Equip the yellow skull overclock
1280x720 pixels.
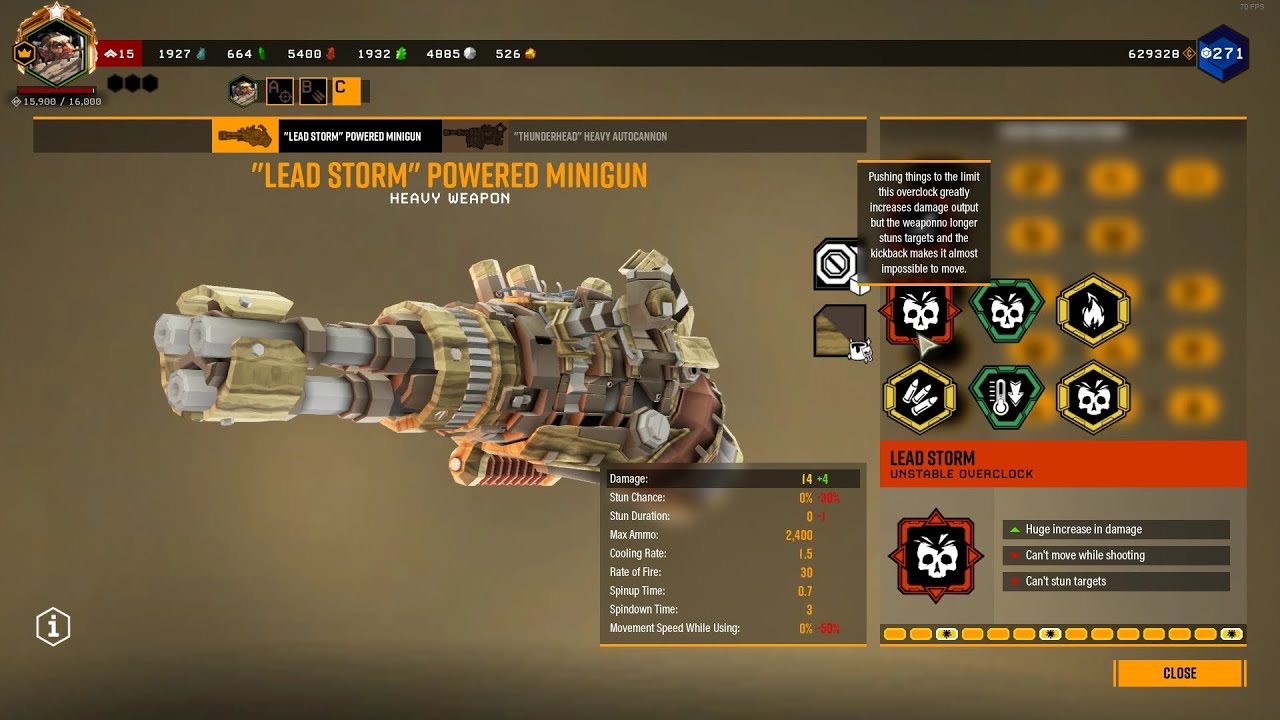click(x=1093, y=397)
